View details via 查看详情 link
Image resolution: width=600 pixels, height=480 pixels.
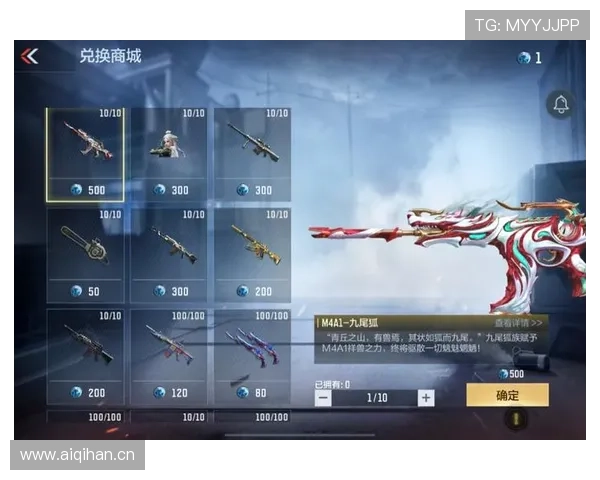pyautogui.click(x=520, y=323)
